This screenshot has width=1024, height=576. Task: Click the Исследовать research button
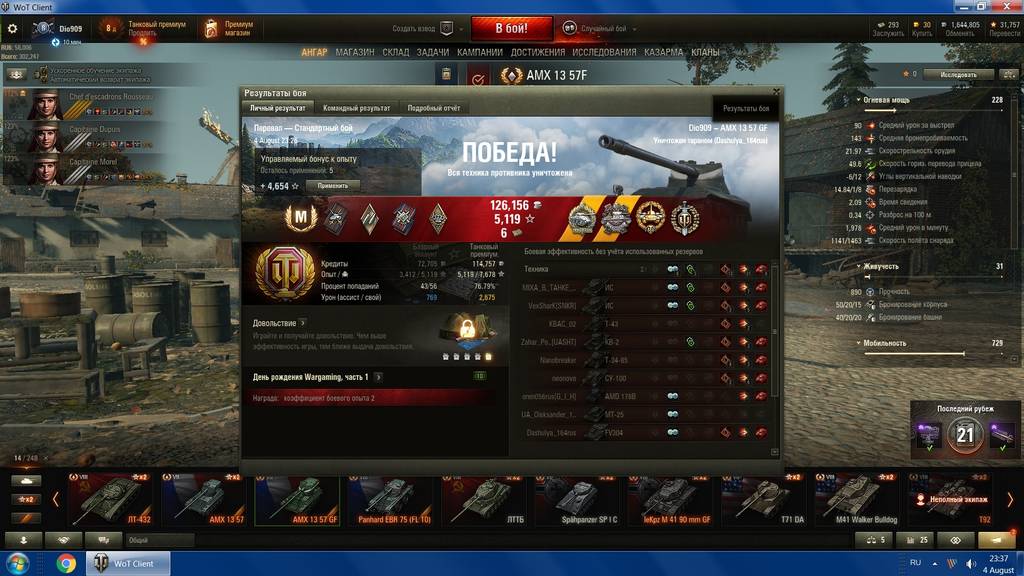click(x=958, y=74)
